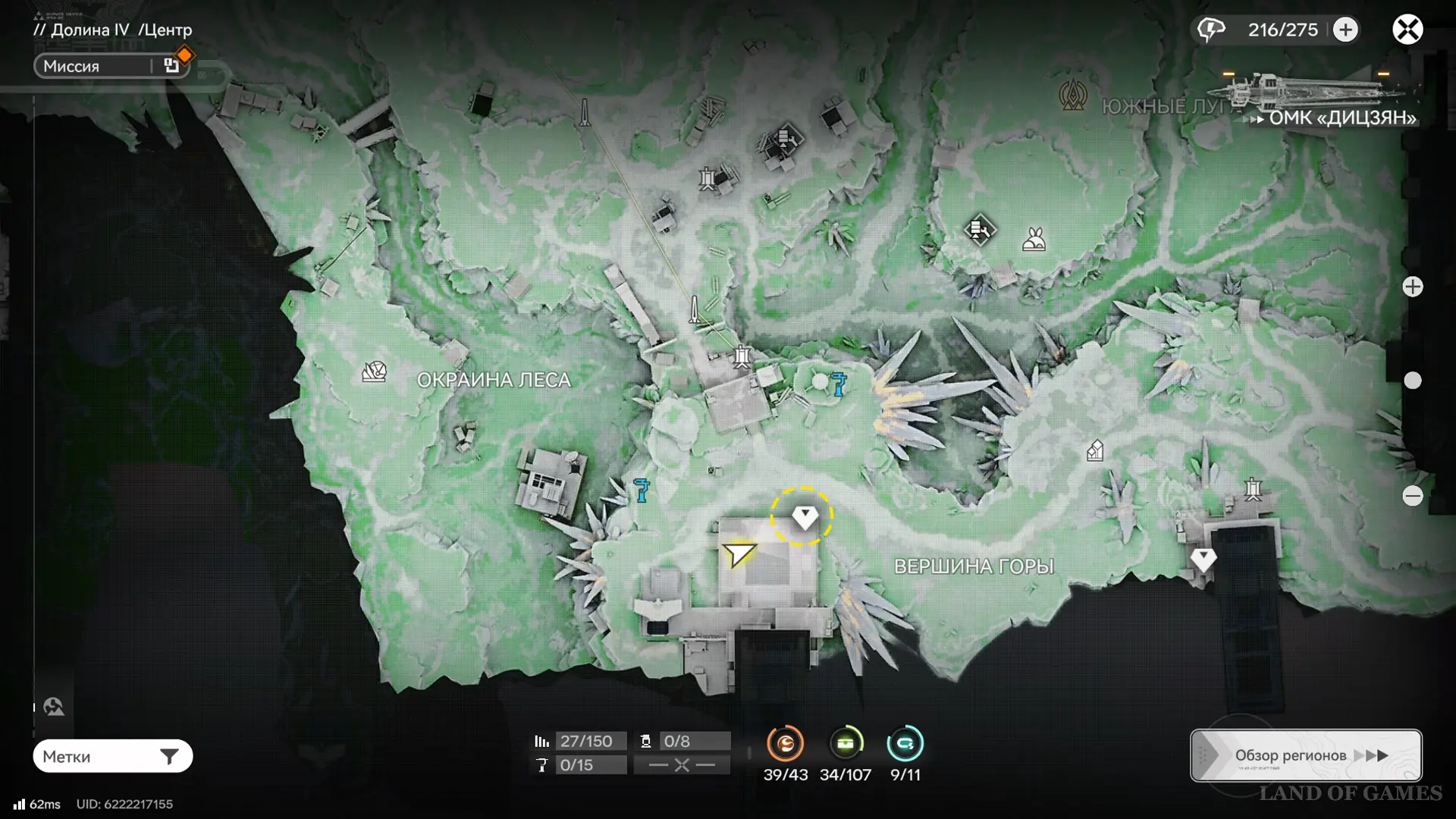Open the Метки marker filter

[112, 756]
